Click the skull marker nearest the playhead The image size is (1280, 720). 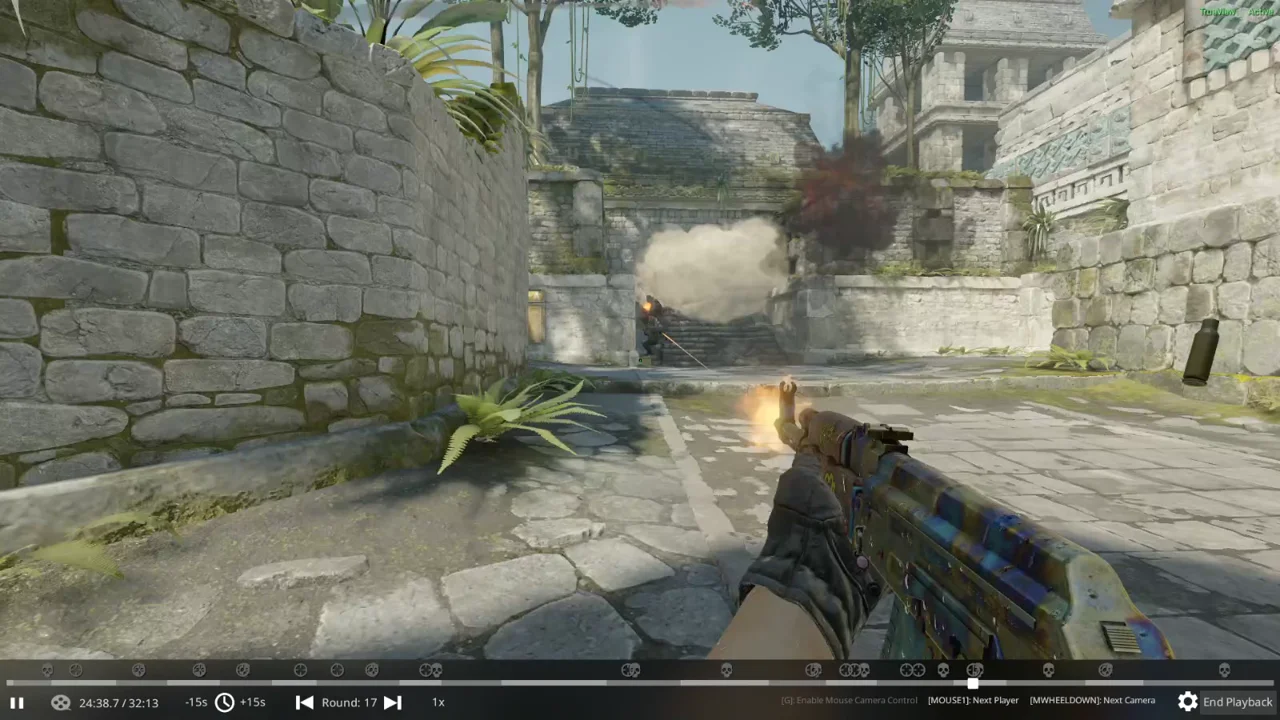point(975,668)
